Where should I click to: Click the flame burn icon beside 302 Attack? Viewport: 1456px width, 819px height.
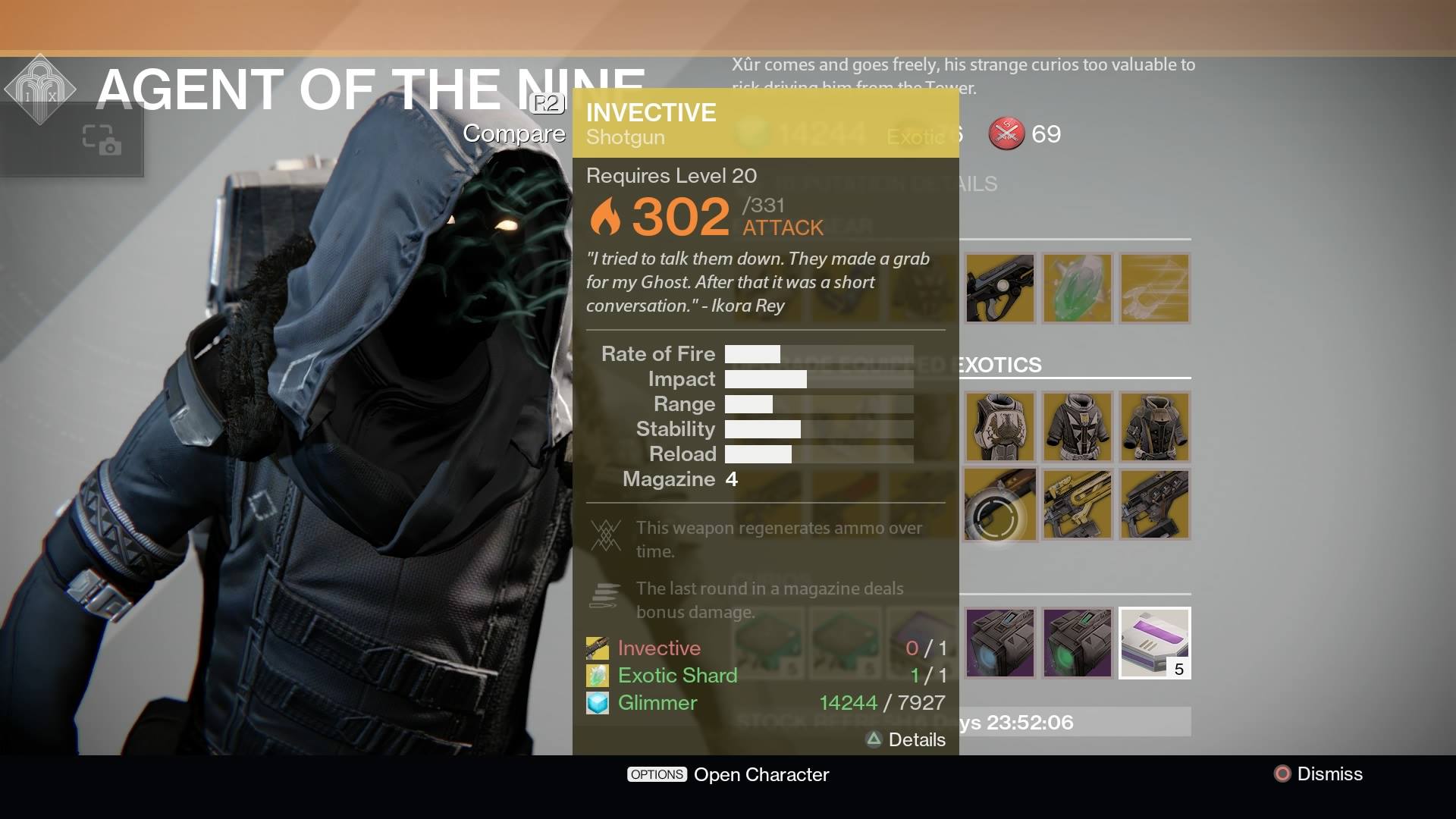(607, 215)
